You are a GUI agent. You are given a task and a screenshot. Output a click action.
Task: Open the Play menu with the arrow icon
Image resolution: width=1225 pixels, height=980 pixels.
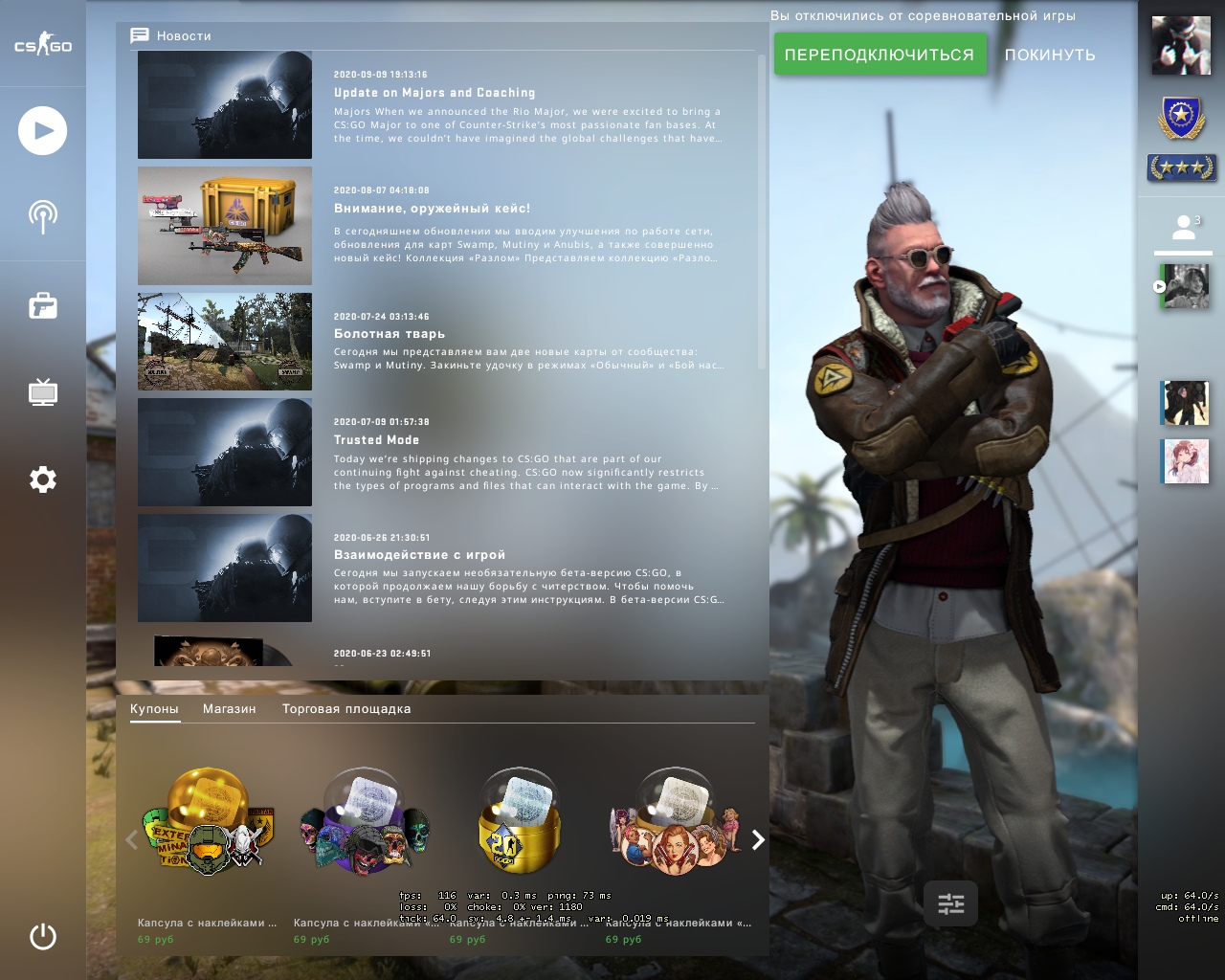pyautogui.click(x=42, y=131)
